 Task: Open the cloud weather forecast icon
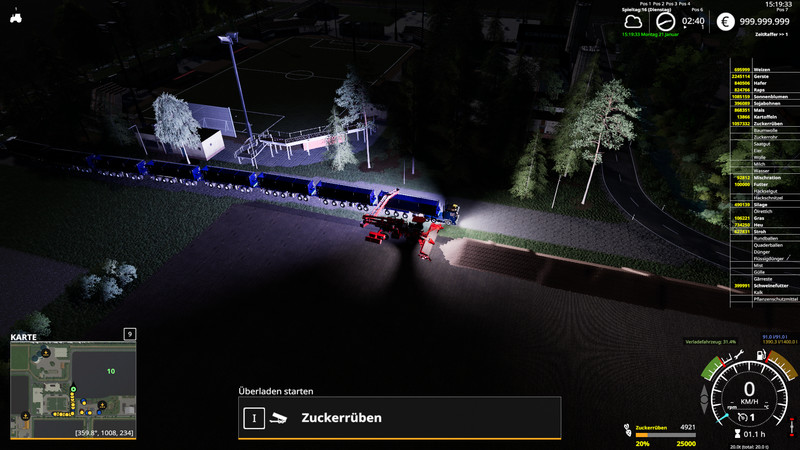pyautogui.click(x=633, y=21)
